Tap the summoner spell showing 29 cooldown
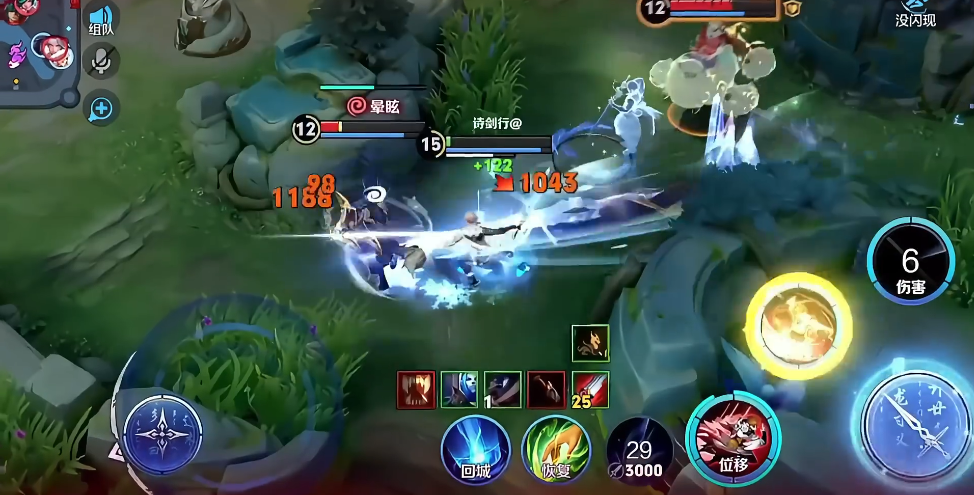The height and width of the screenshot is (495, 974). [x=639, y=451]
